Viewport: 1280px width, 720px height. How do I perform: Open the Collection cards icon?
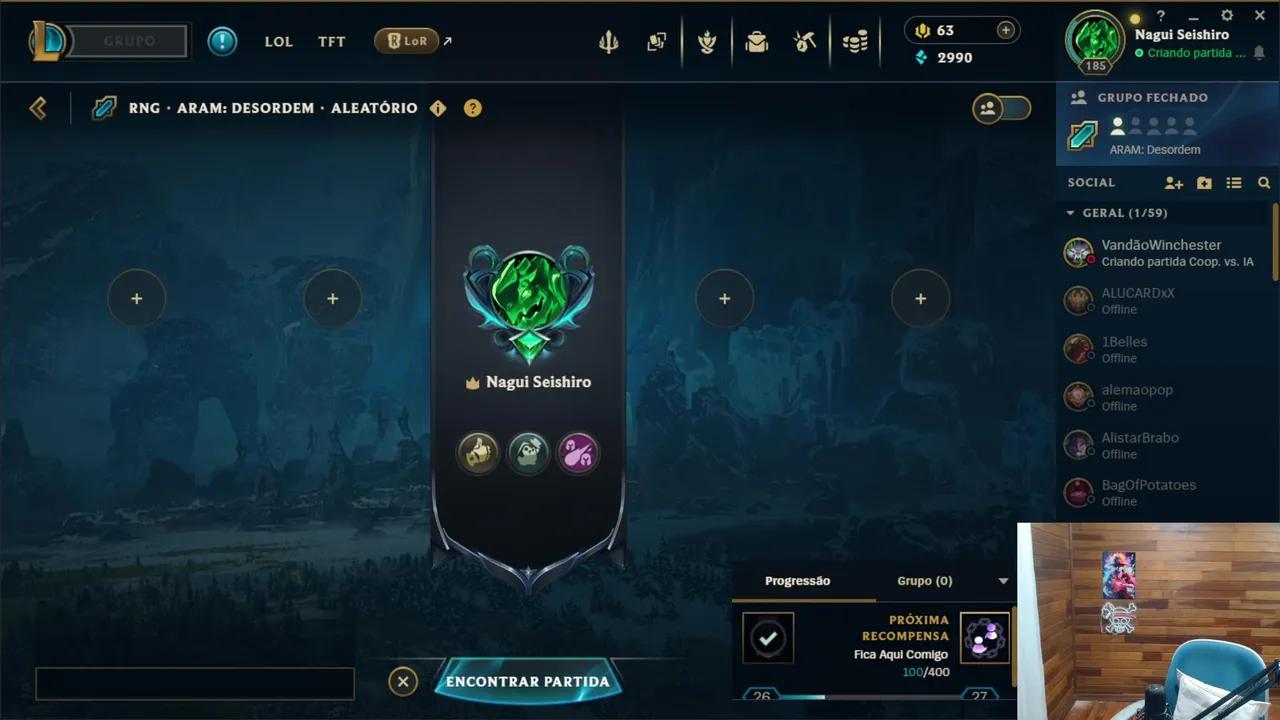(x=657, y=41)
